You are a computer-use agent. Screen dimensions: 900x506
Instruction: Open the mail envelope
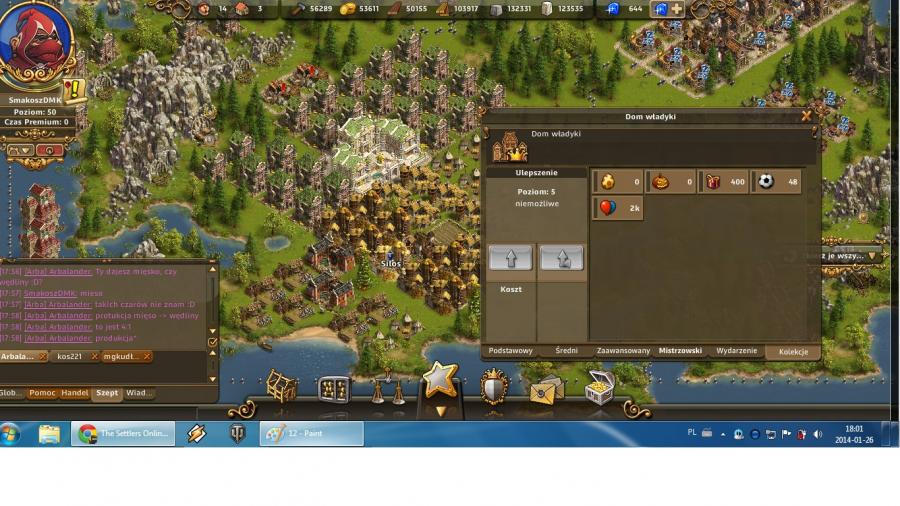pos(546,390)
